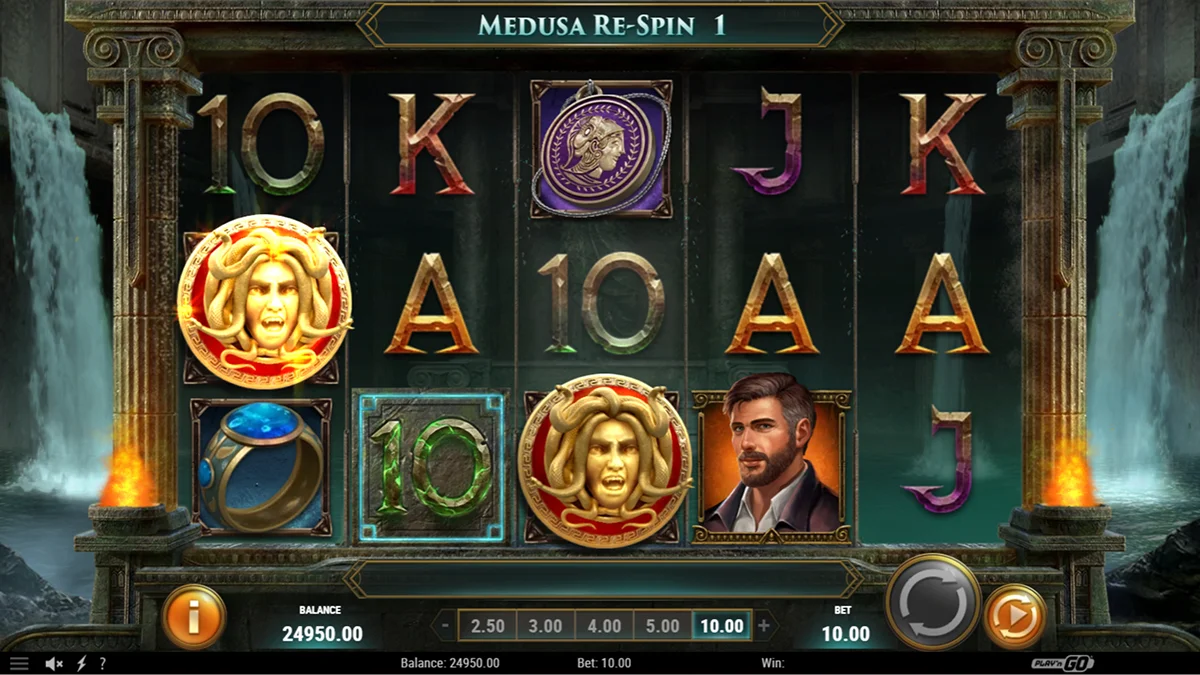Spin the reels with the round spin button

[x=933, y=602]
